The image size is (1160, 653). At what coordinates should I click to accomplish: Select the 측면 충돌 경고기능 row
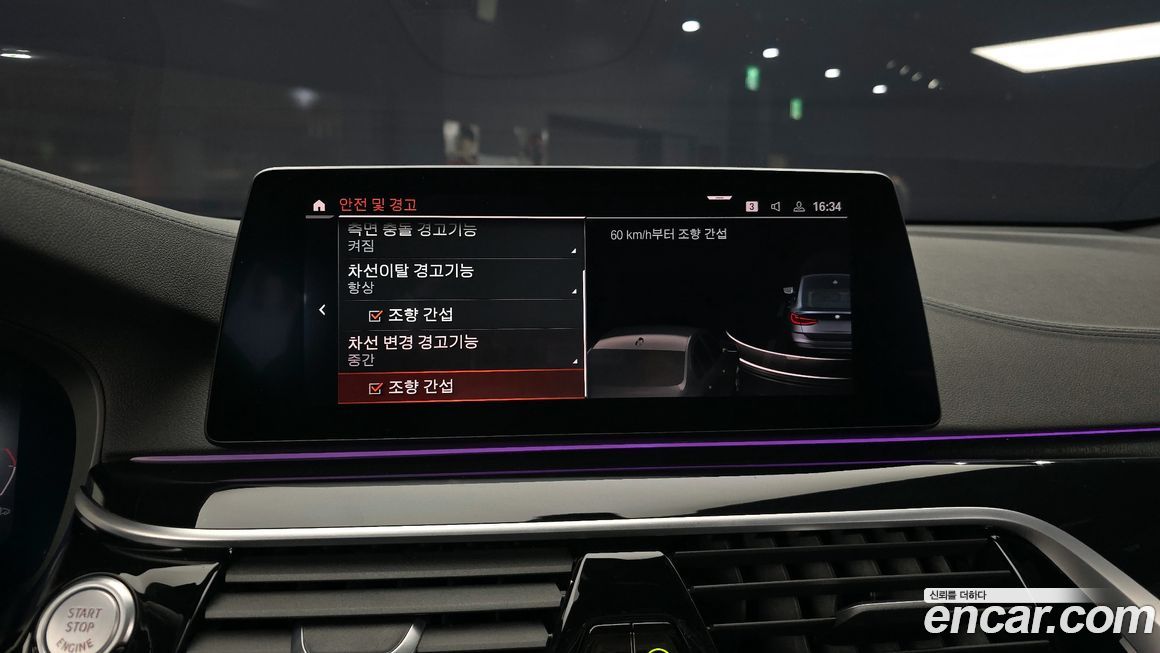pos(460,238)
